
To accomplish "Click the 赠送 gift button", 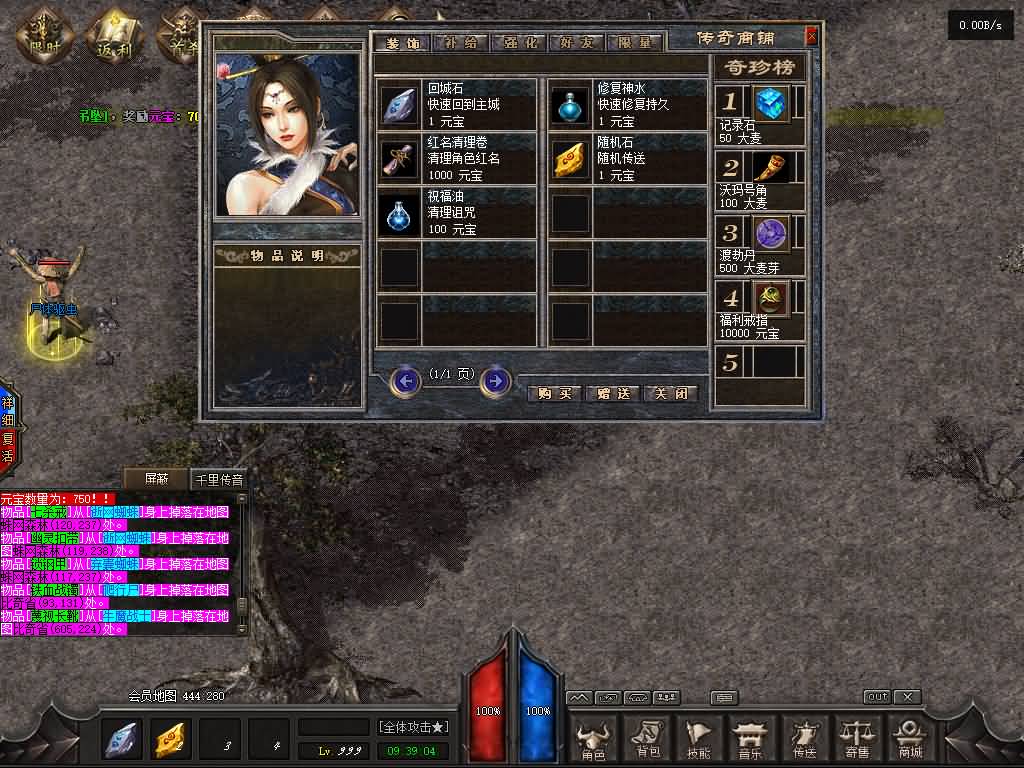I will pyautogui.click(x=612, y=393).
